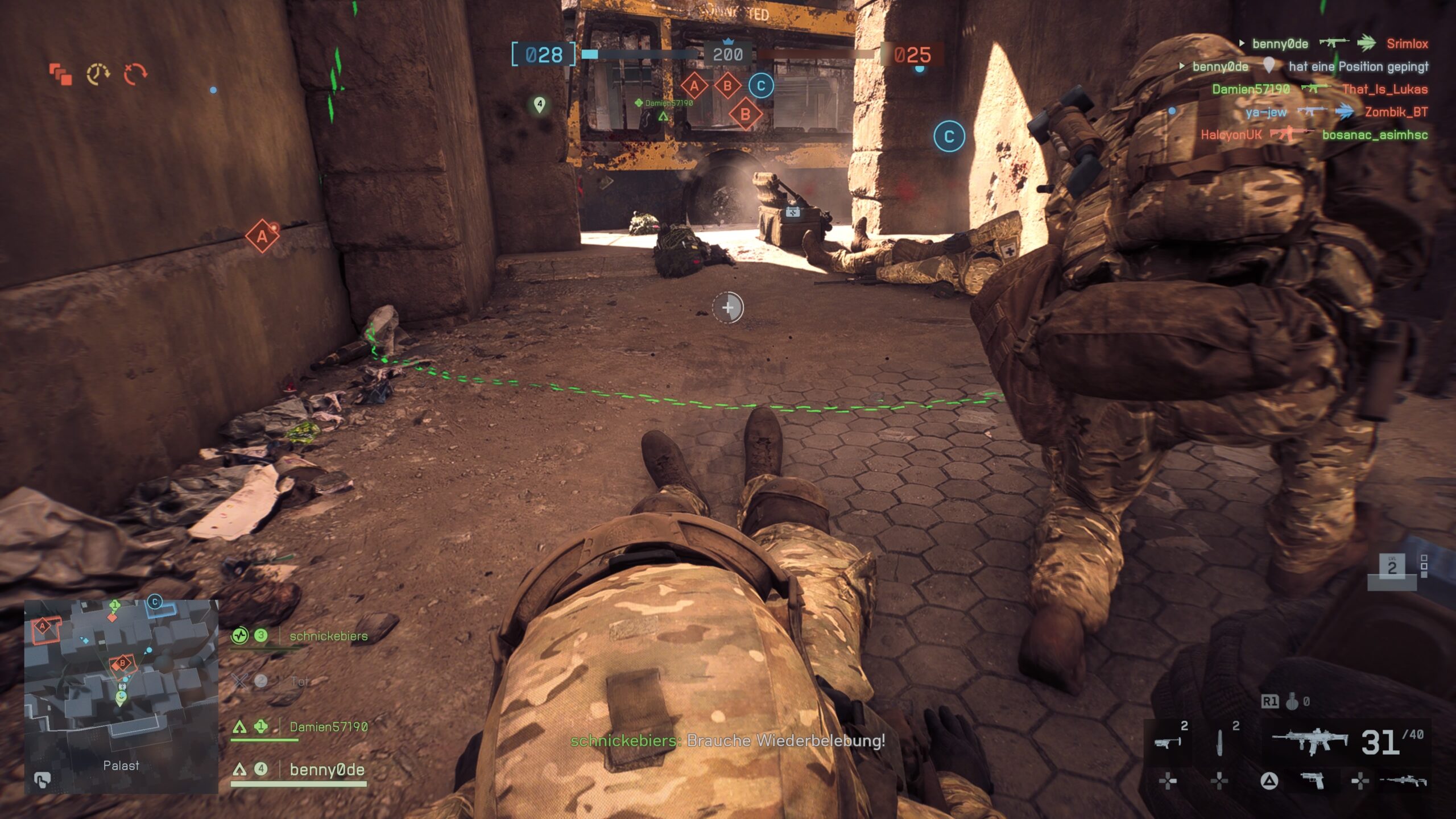This screenshot has height=819, width=1456.
Task: Select the launcher gadget slot
Action: point(1167,742)
